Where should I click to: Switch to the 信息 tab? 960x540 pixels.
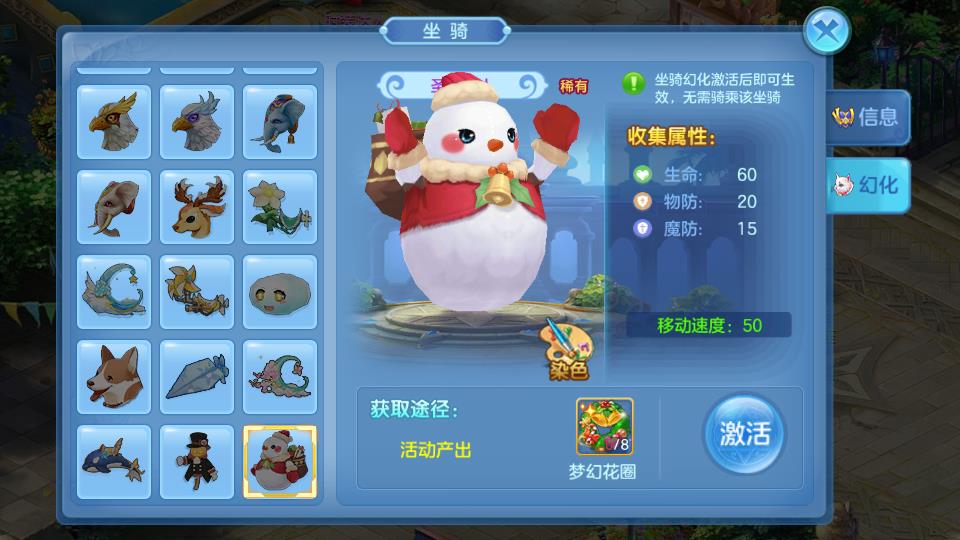click(867, 116)
